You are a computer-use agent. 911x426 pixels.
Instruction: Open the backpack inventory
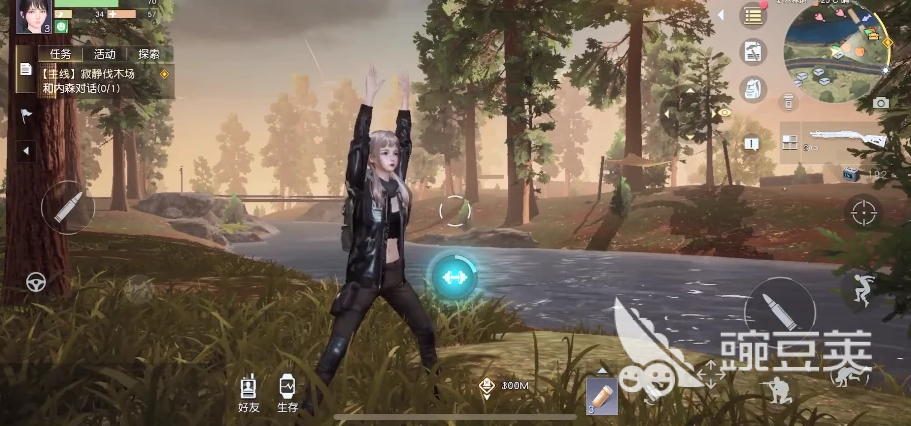coord(752,88)
